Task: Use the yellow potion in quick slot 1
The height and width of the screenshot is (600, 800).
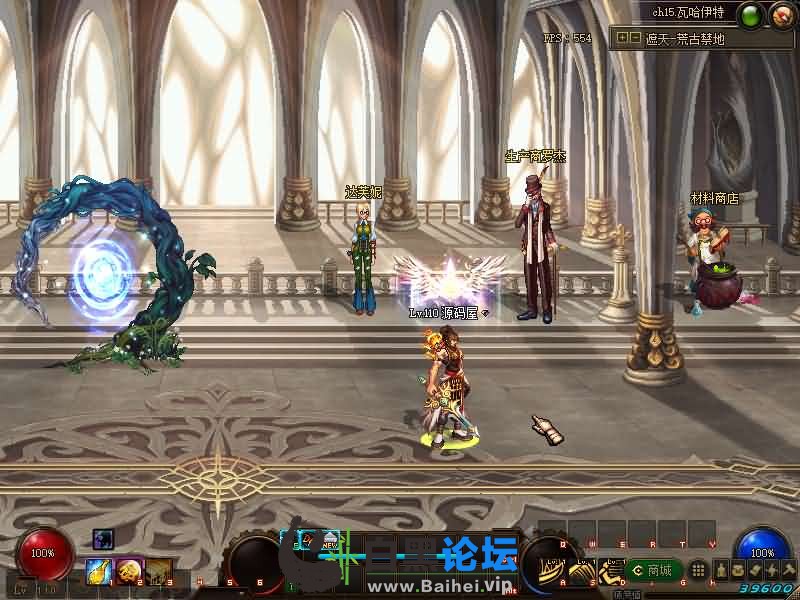Action: click(x=99, y=571)
